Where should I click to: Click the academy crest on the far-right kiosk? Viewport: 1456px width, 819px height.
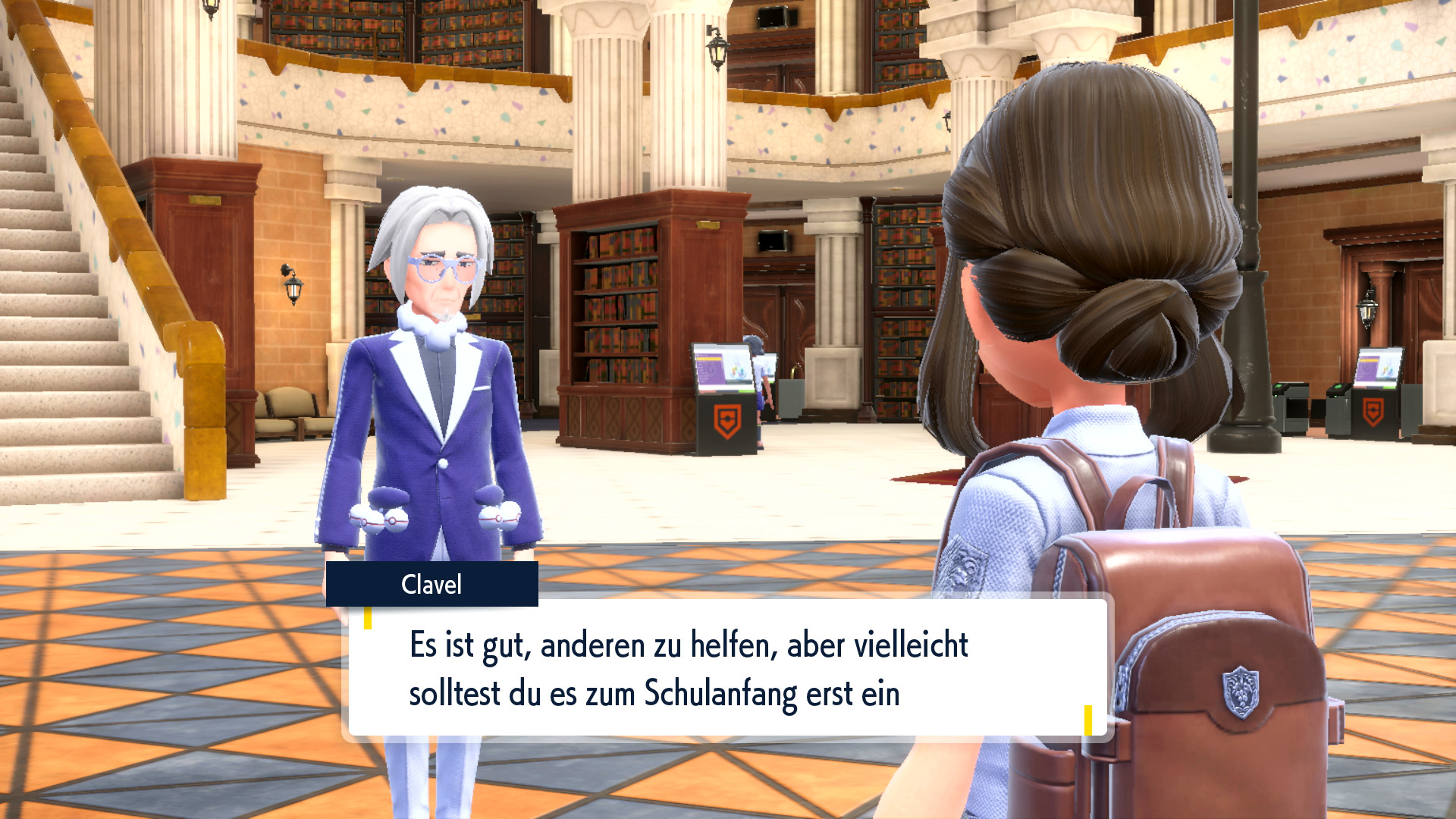coord(1373,410)
